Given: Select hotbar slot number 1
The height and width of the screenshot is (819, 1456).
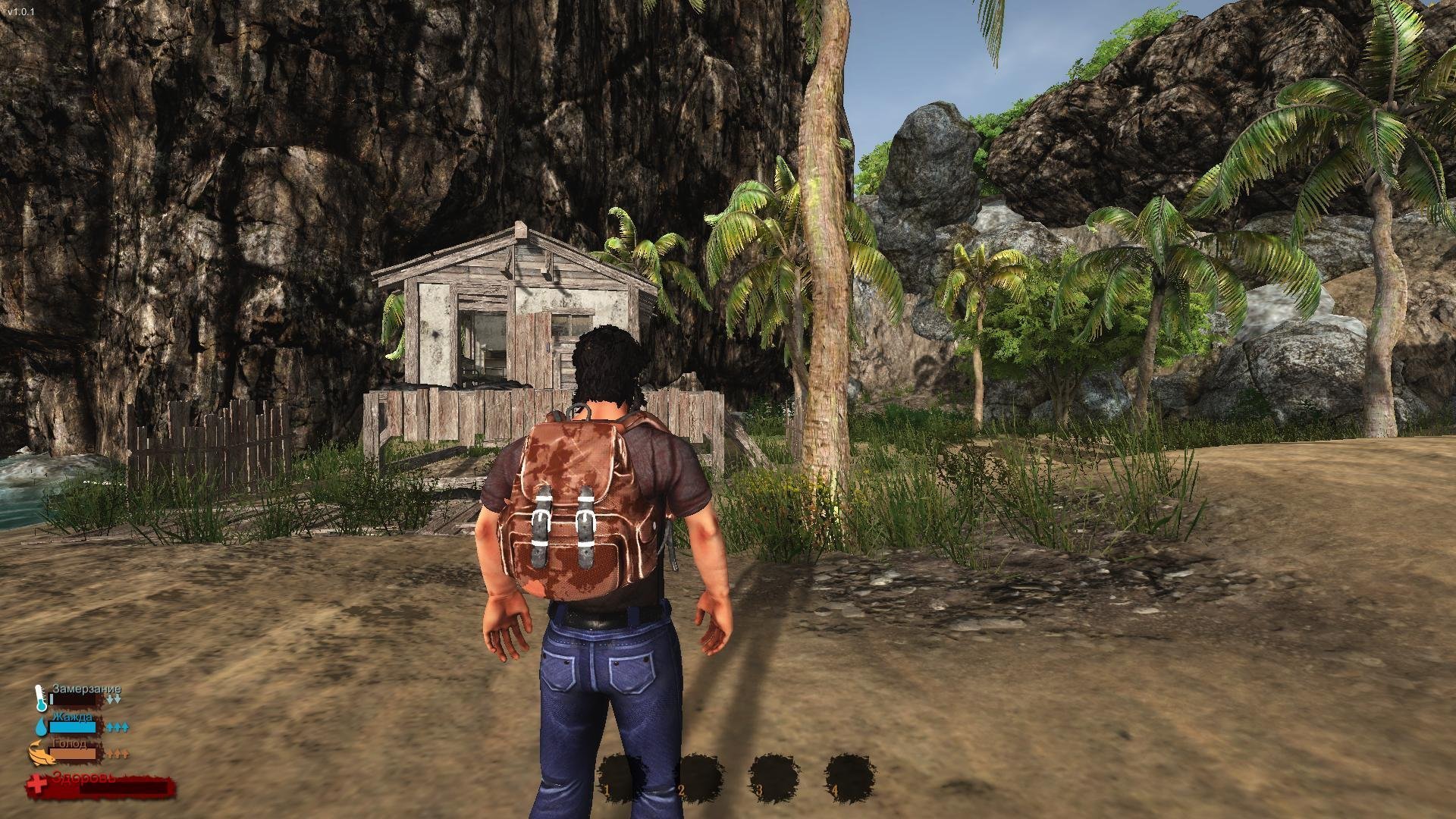Looking at the screenshot, I should pyautogui.click(x=621, y=778).
